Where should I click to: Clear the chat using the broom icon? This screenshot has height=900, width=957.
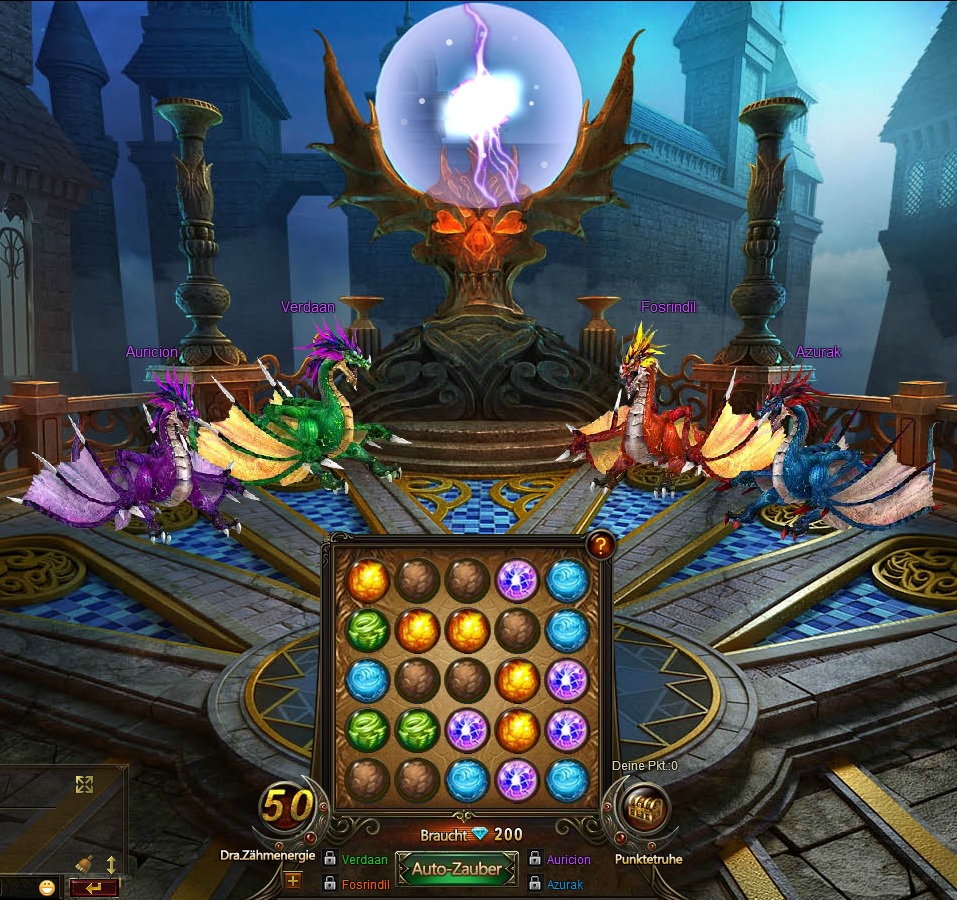[86, 863]
